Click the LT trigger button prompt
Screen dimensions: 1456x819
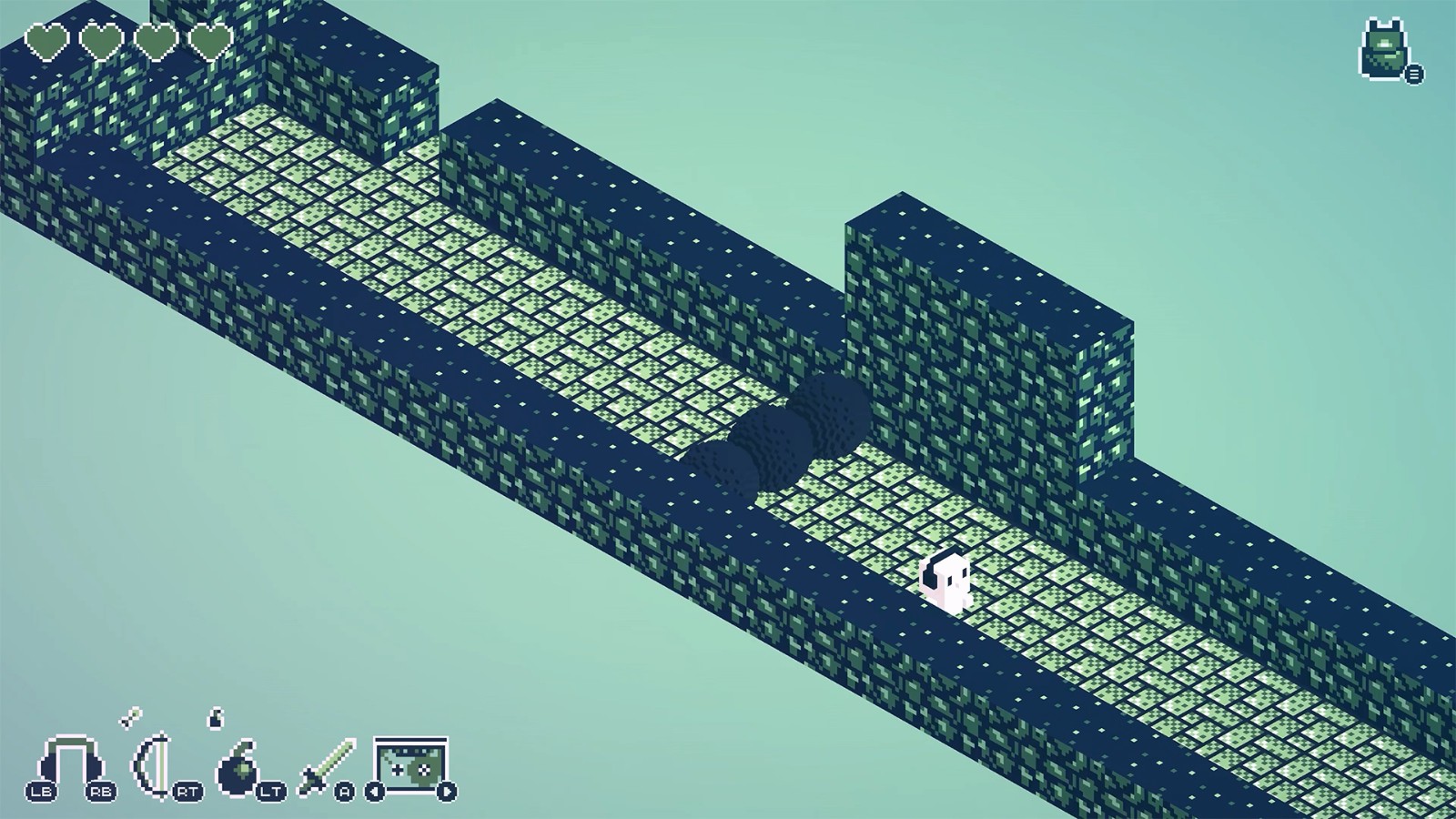click(270, 790)
